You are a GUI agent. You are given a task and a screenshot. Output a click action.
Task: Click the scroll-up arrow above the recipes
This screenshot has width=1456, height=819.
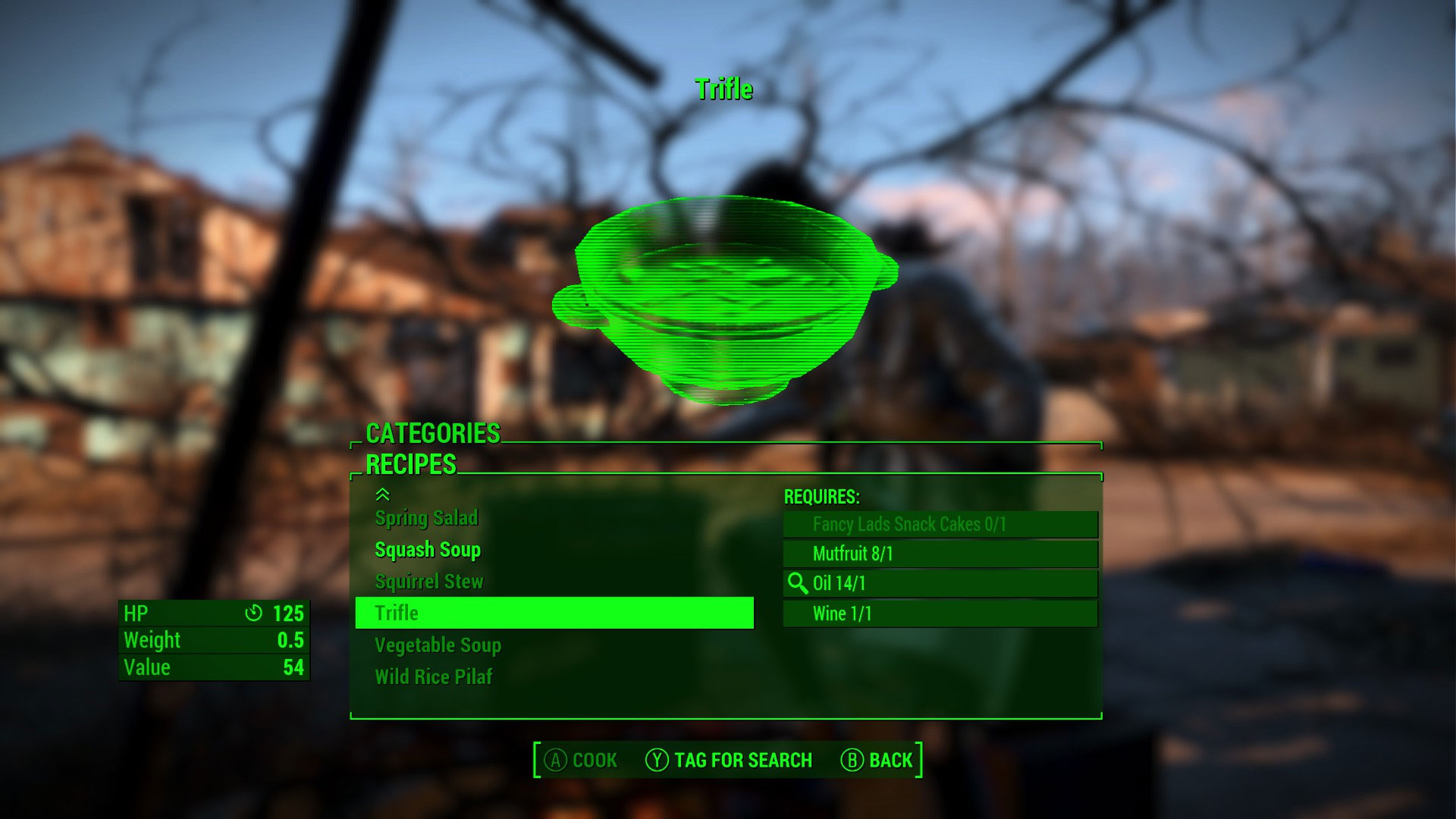pos(383,494)
